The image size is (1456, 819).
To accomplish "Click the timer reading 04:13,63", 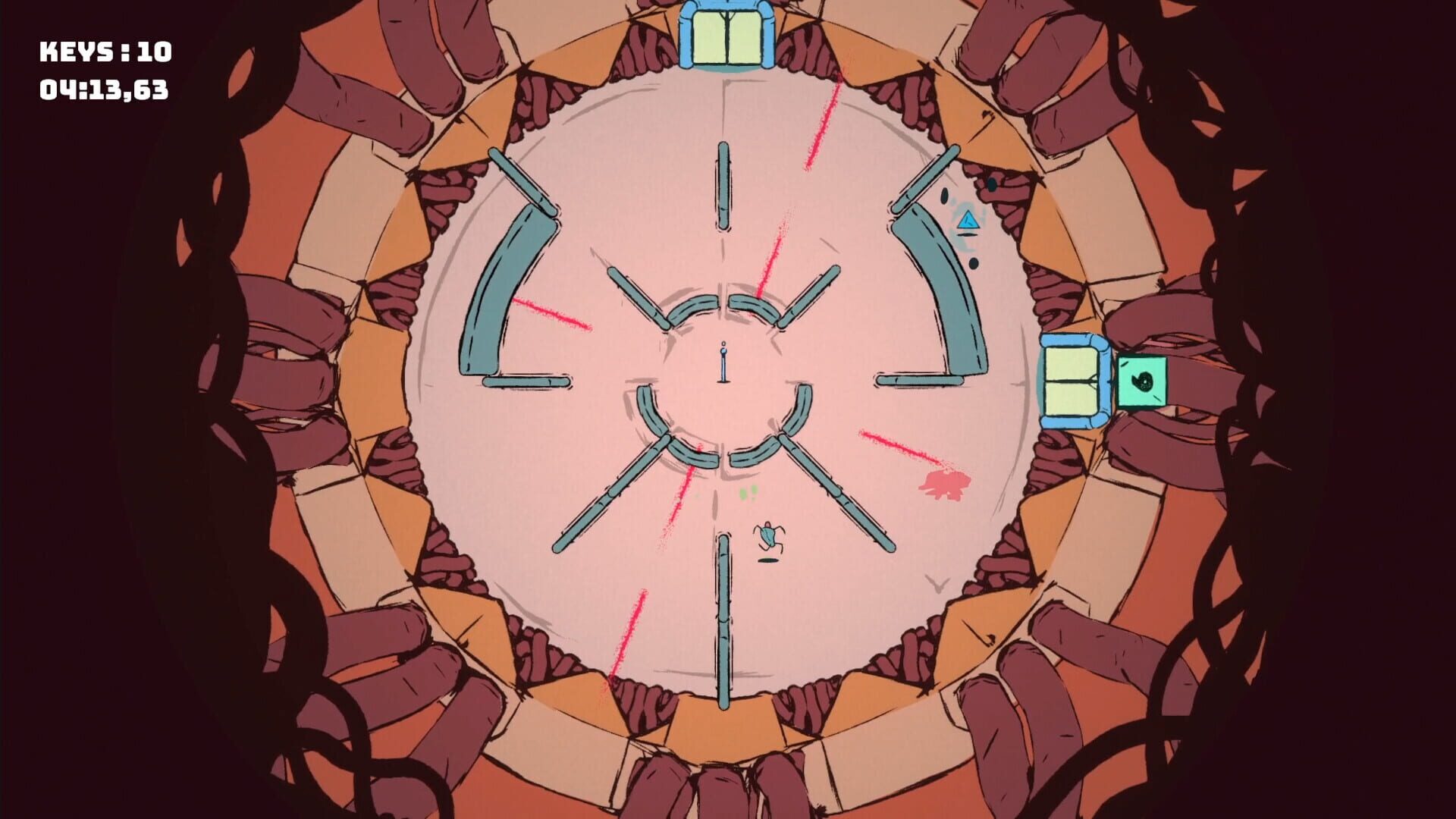I will point(106,91).
